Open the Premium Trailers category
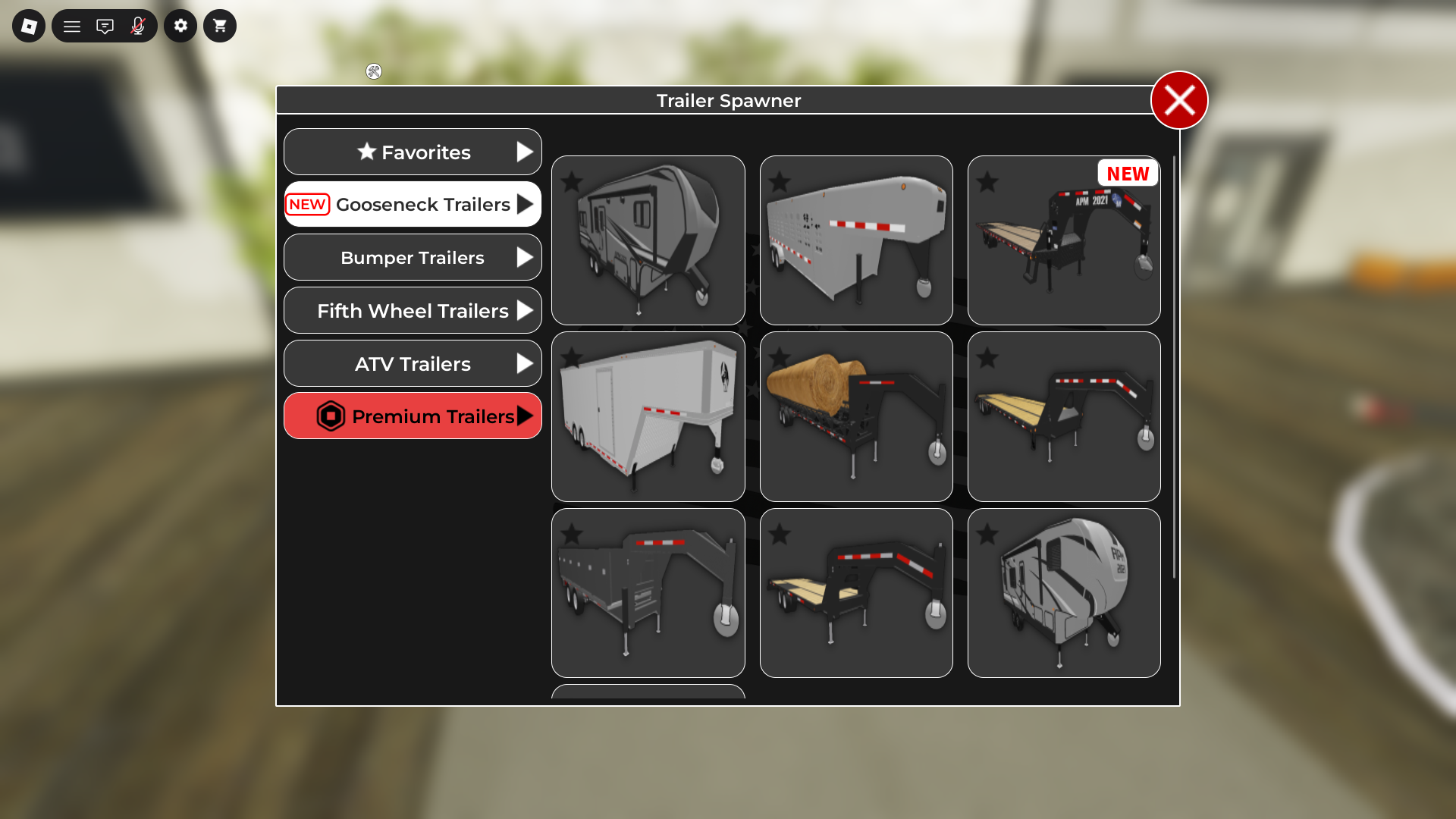The height and width of the screenshot is (819, 1456). [x=413, y=416]
